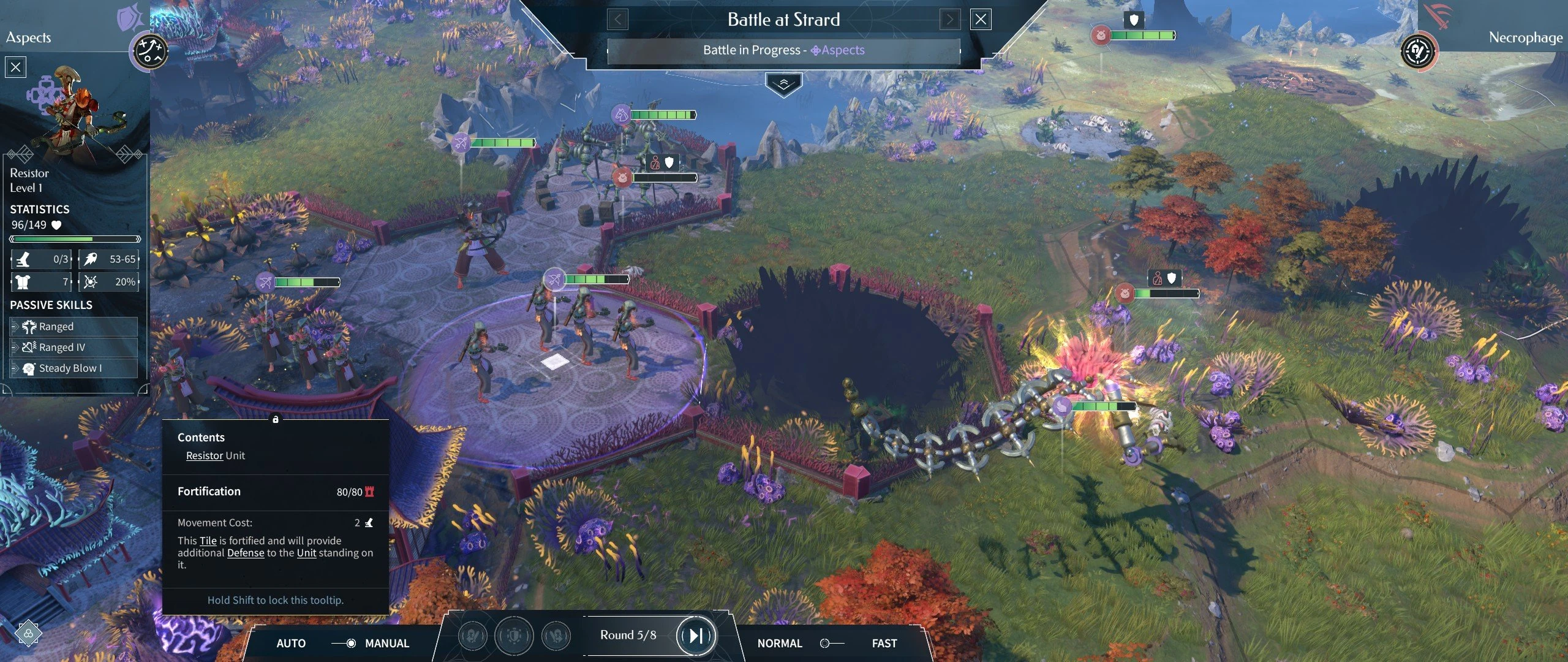Click the battle speed slider knob
The width and height of the screenshot is (1568, 662).
pos(825,644)
